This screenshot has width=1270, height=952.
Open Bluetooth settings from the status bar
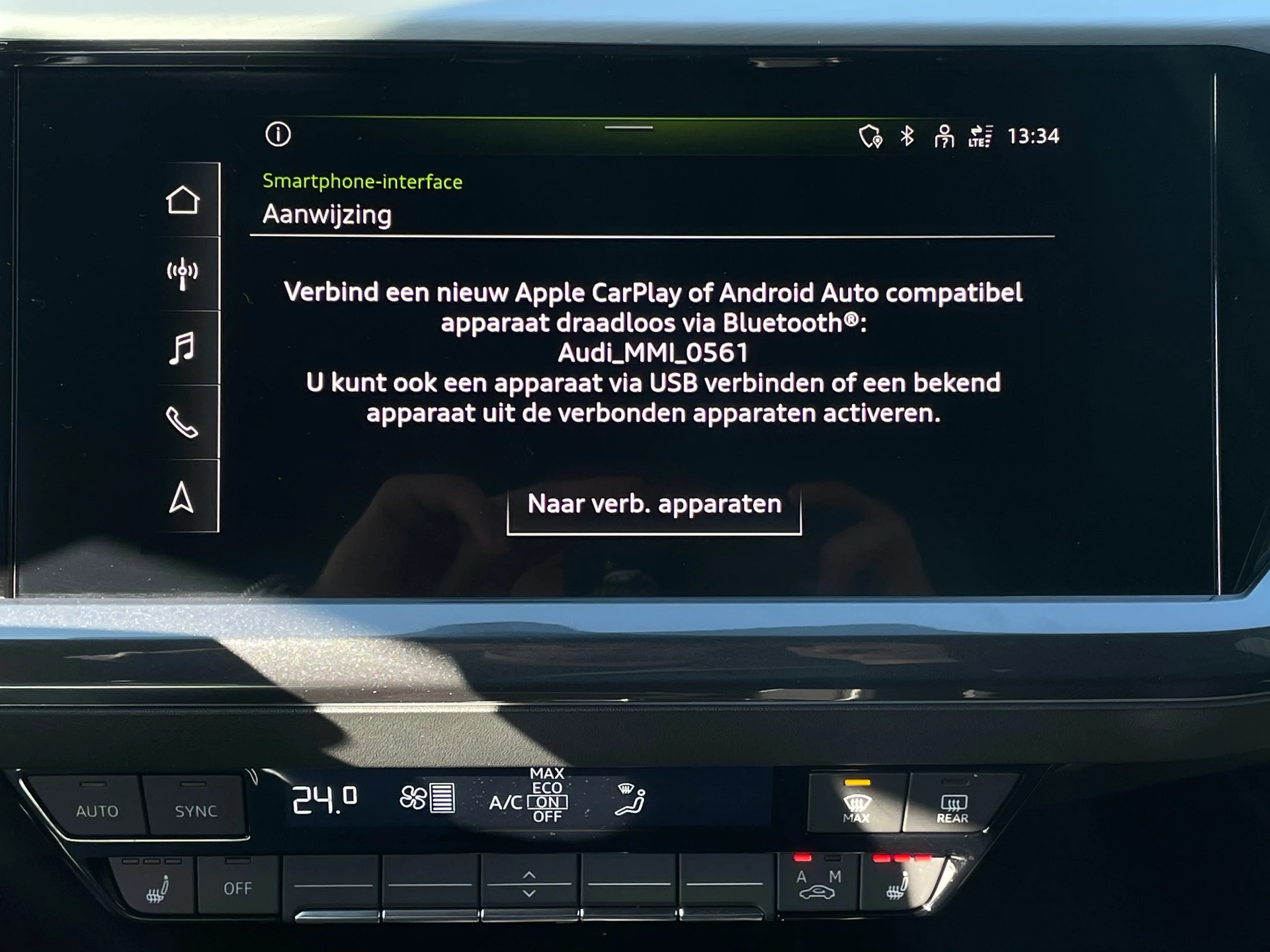tap(907, 135)
